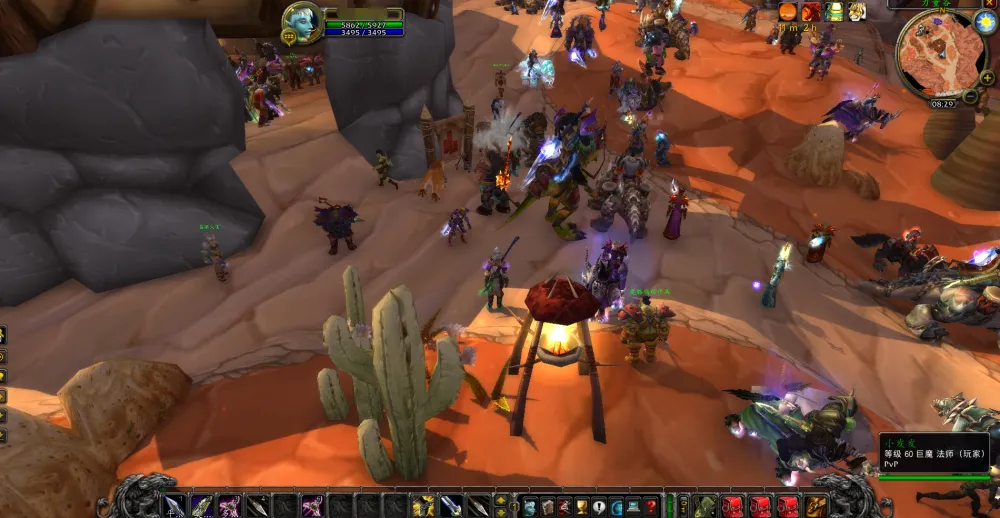Image resolution: width=1000 pixels, height=518 pixels.
Task: Zoom out the minimap with minus button
Action: click(x=970, y=96)
